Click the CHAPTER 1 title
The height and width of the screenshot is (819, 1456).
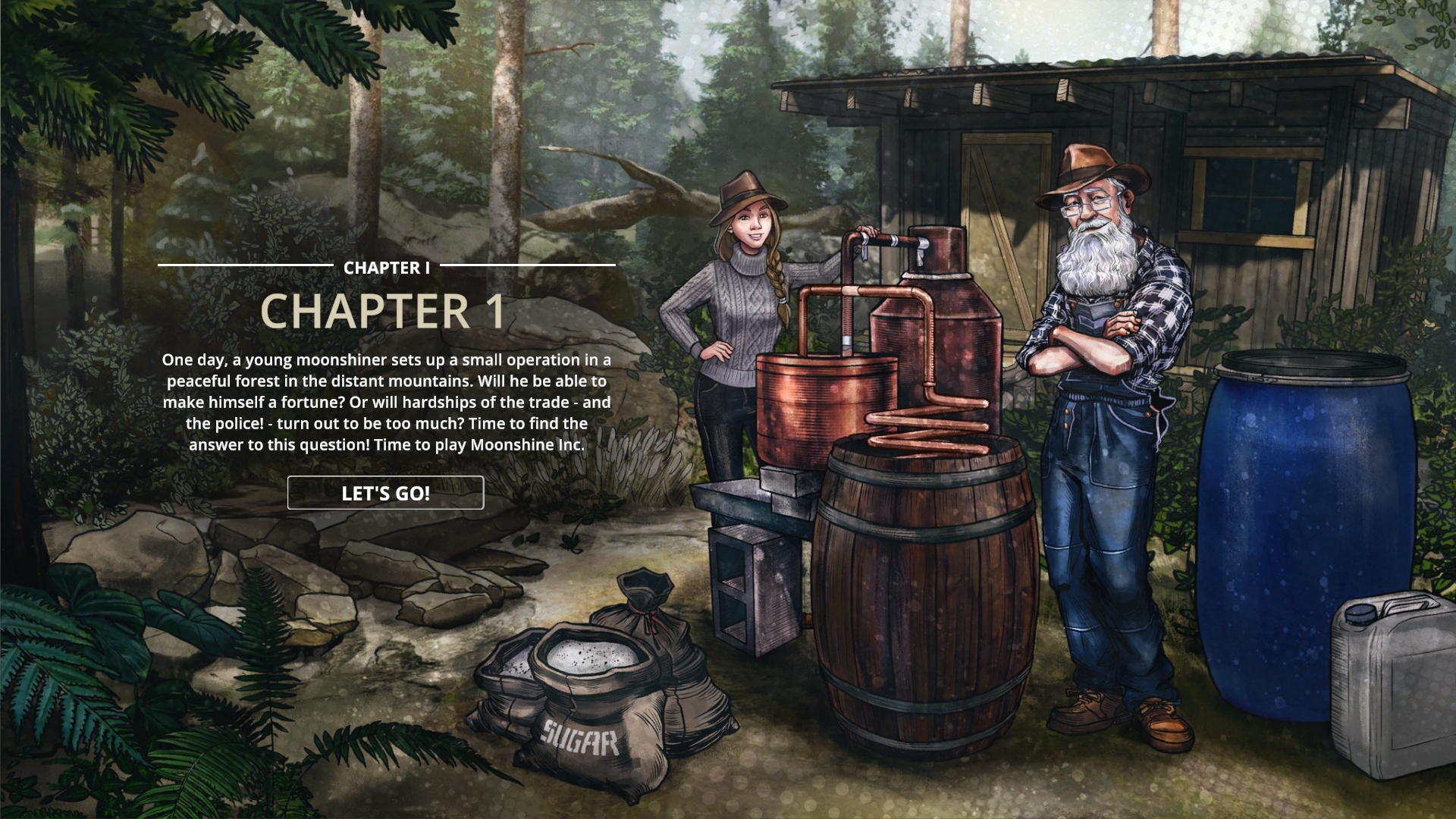coord(385,312)
